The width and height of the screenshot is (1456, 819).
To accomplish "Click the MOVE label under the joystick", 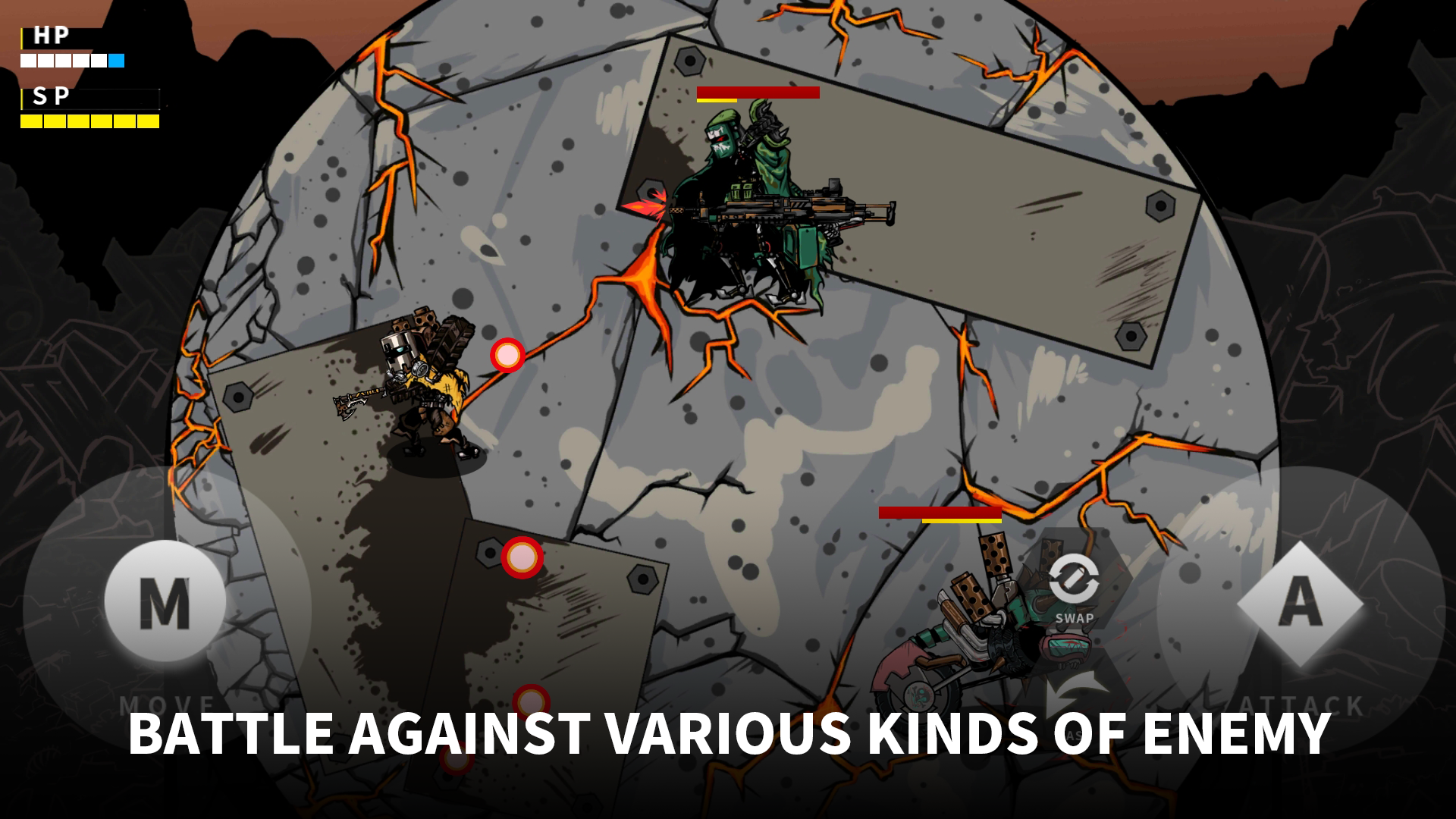I will [x=165, y=701].
